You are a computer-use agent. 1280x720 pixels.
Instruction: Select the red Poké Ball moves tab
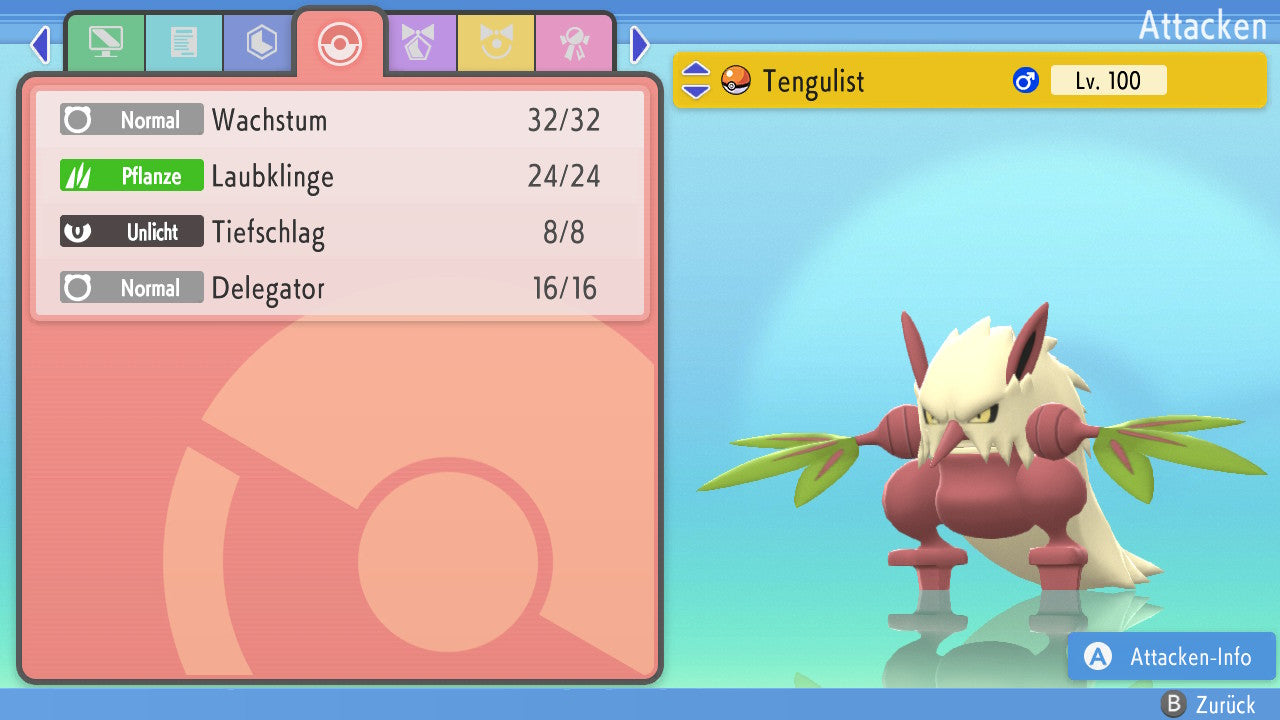pyautogui.click(x=340, y=43)
